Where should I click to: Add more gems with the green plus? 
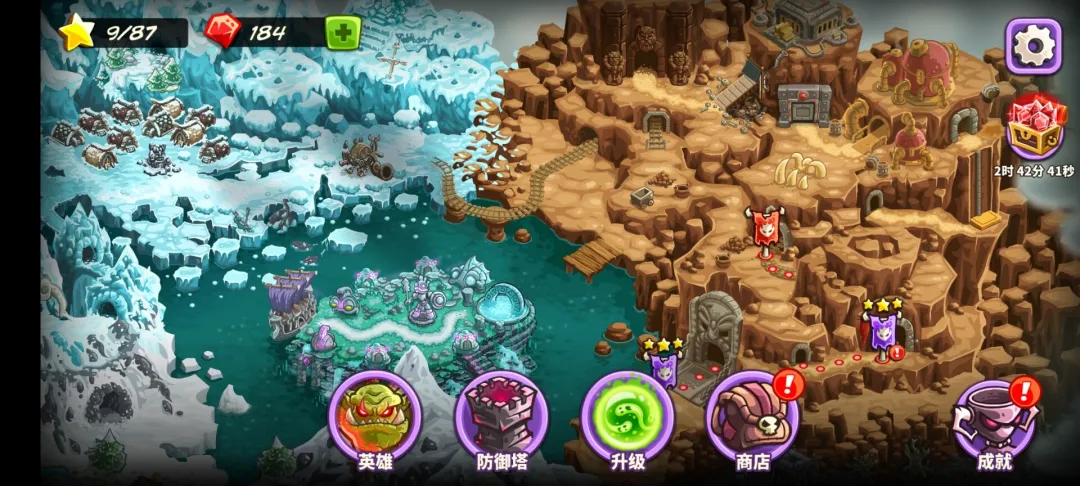pos(343,32)
